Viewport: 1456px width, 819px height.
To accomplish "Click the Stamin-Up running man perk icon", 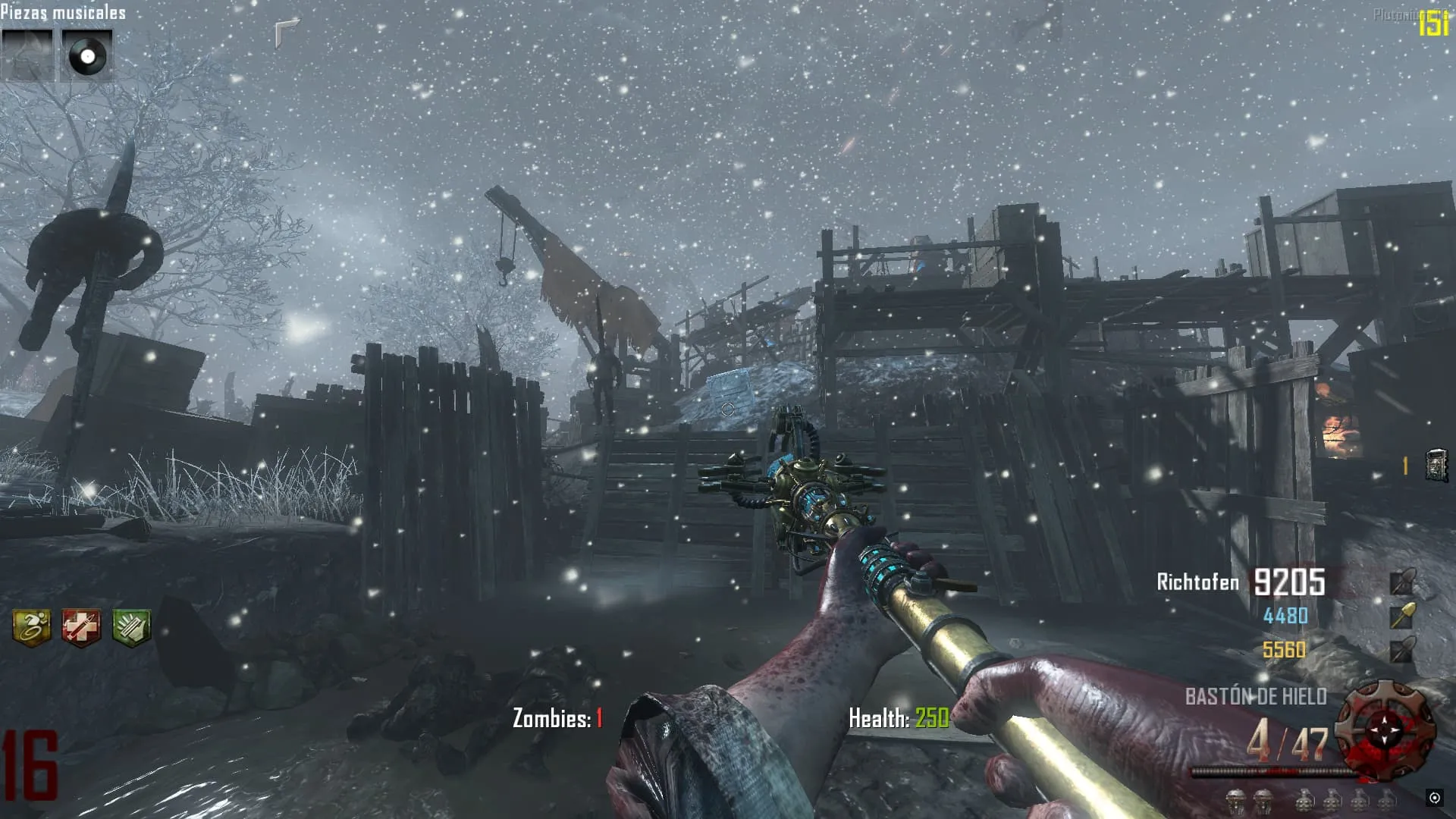I will (32, 628).
